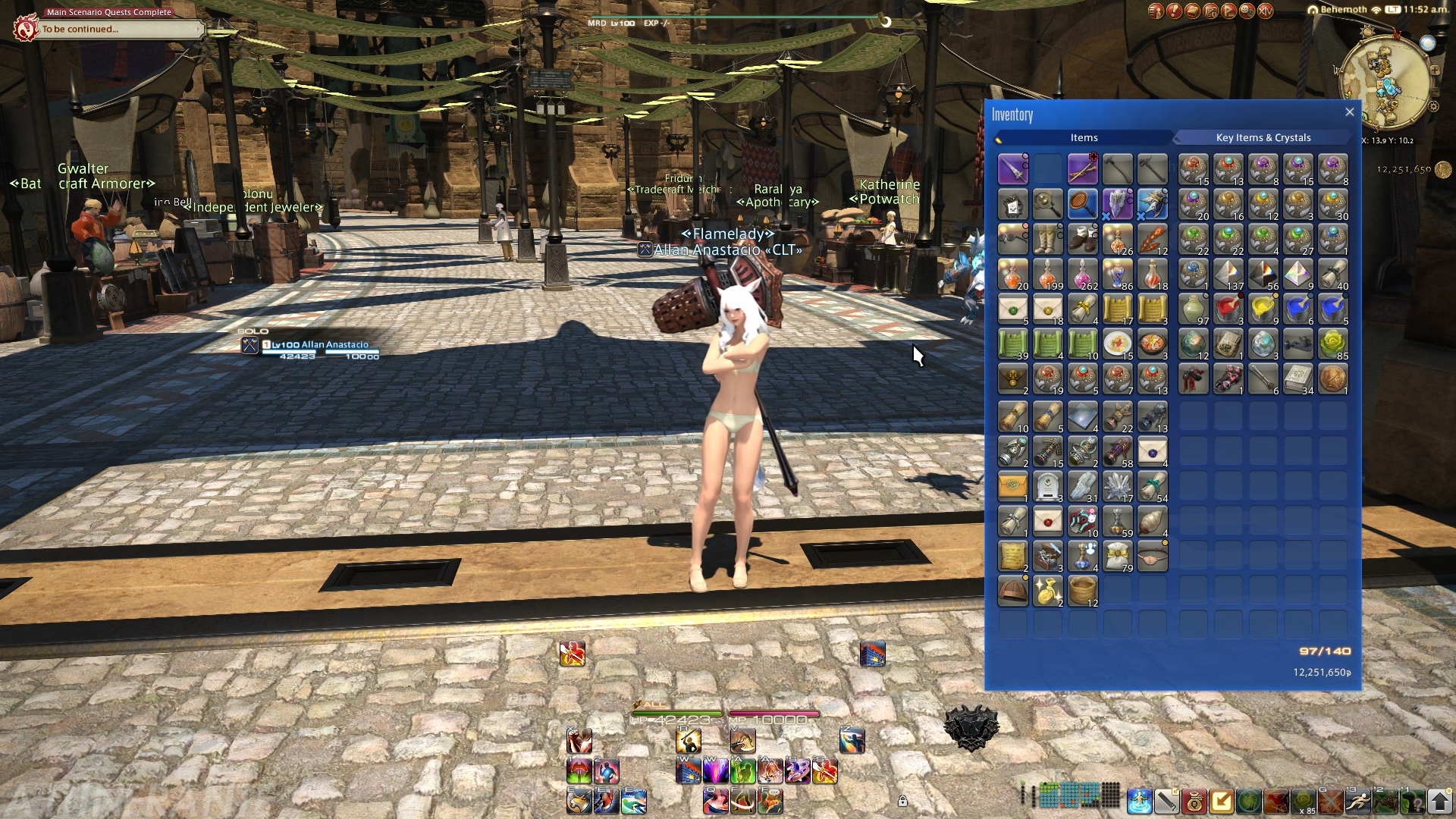Open the red gil pouch hotbar icon

[1194, 800]
